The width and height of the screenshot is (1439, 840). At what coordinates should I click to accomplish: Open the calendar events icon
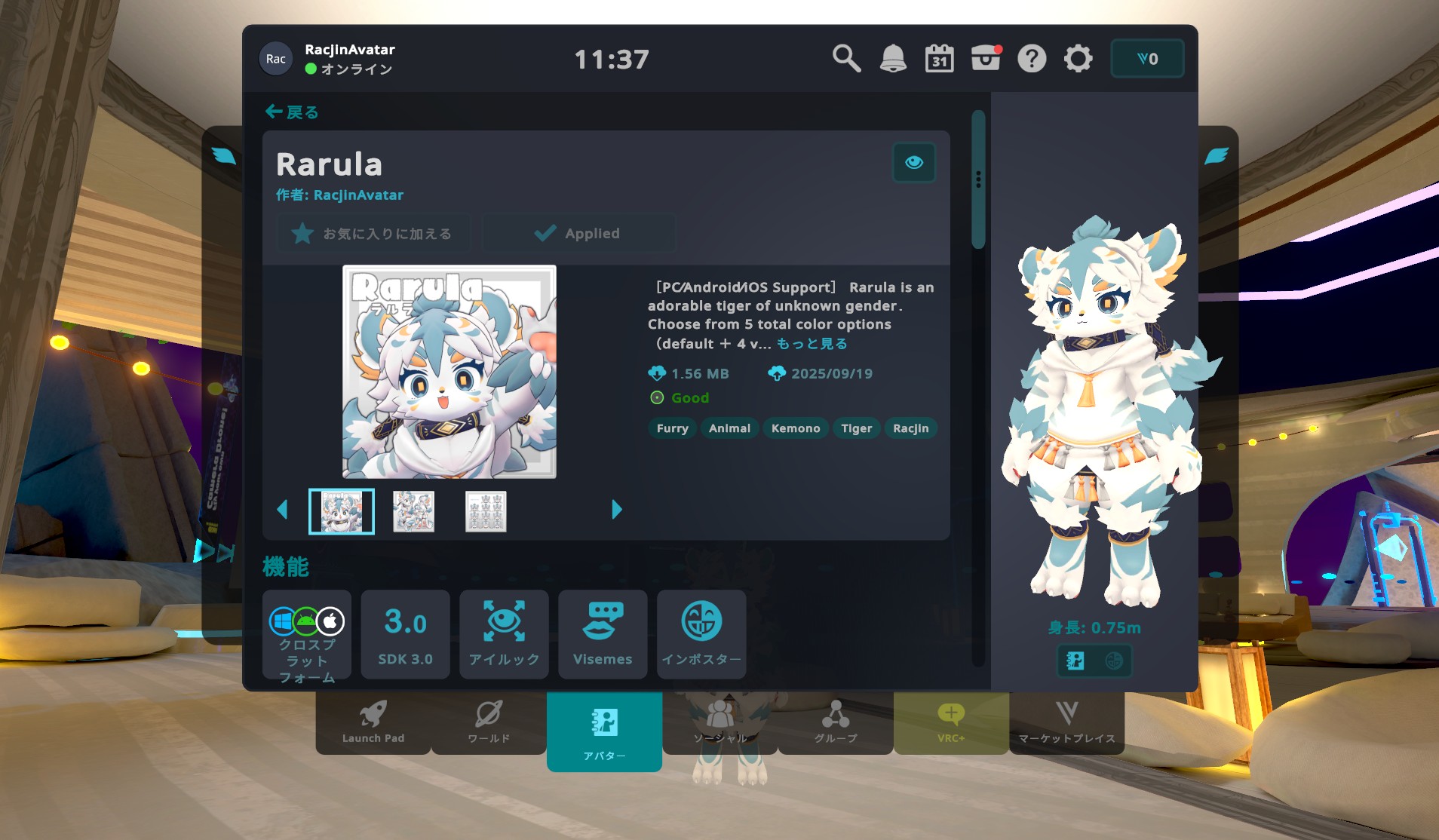[x=939, y=57]
